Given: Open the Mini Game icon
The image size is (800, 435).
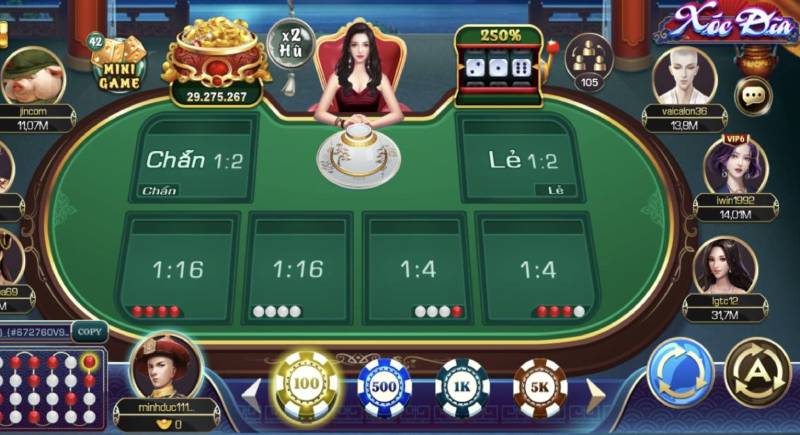Looking at the screenshot, I should [x=119, y=63].
